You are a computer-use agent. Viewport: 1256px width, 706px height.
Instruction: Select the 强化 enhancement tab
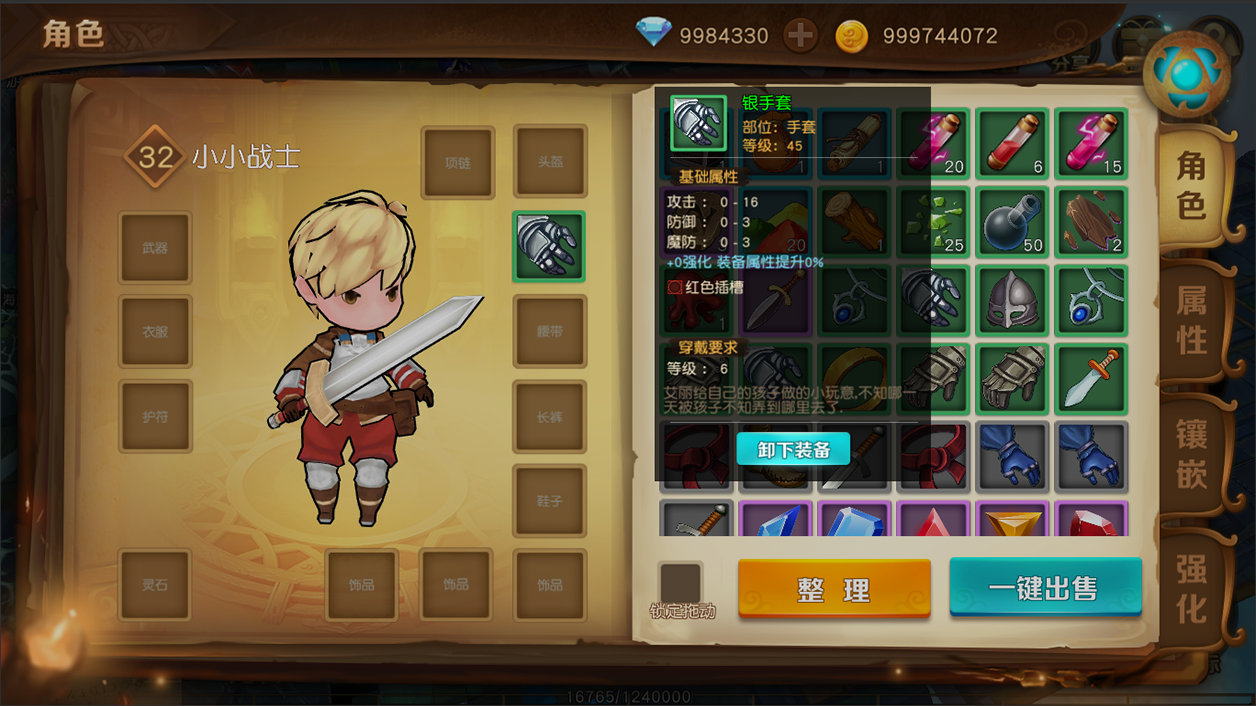click(x=1191, y=588)
